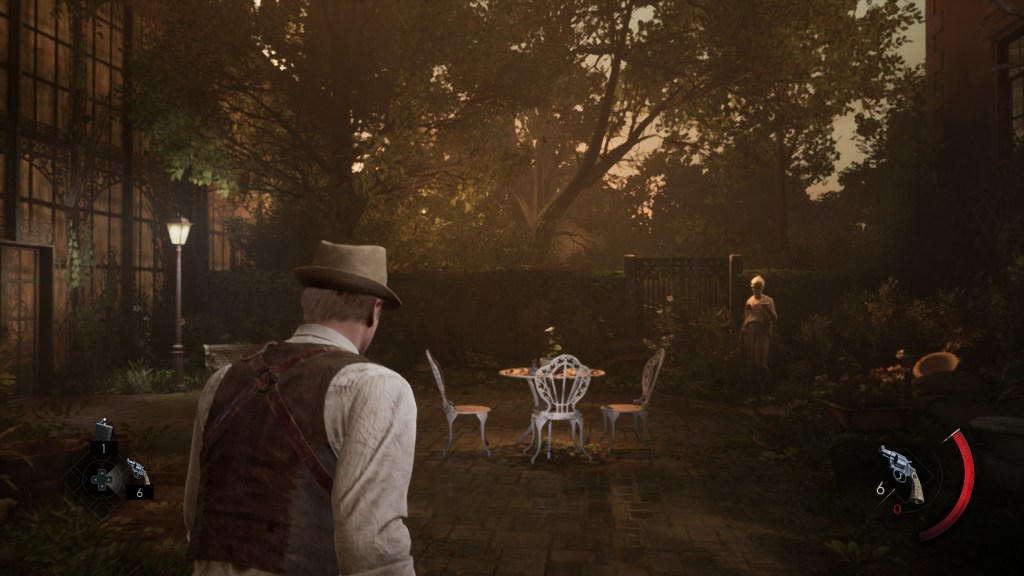Select the hip flask quick-slot item

(103, 431)
